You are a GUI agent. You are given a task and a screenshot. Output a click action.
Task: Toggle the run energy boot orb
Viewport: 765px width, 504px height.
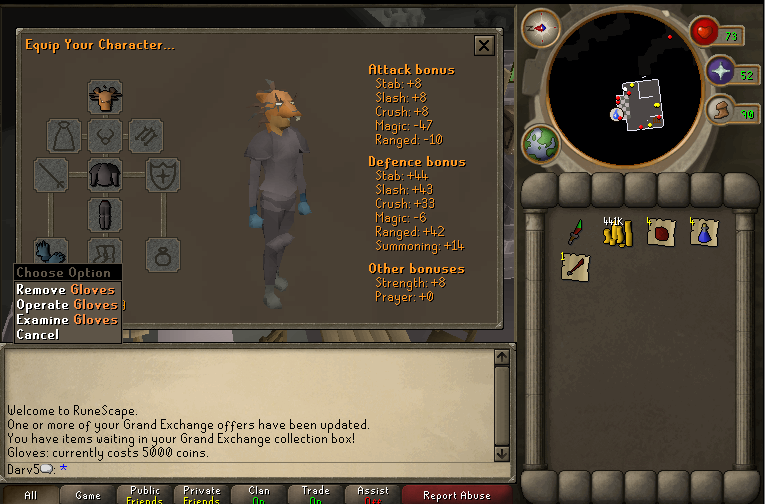pyautogui.click(x=719, y=112)
